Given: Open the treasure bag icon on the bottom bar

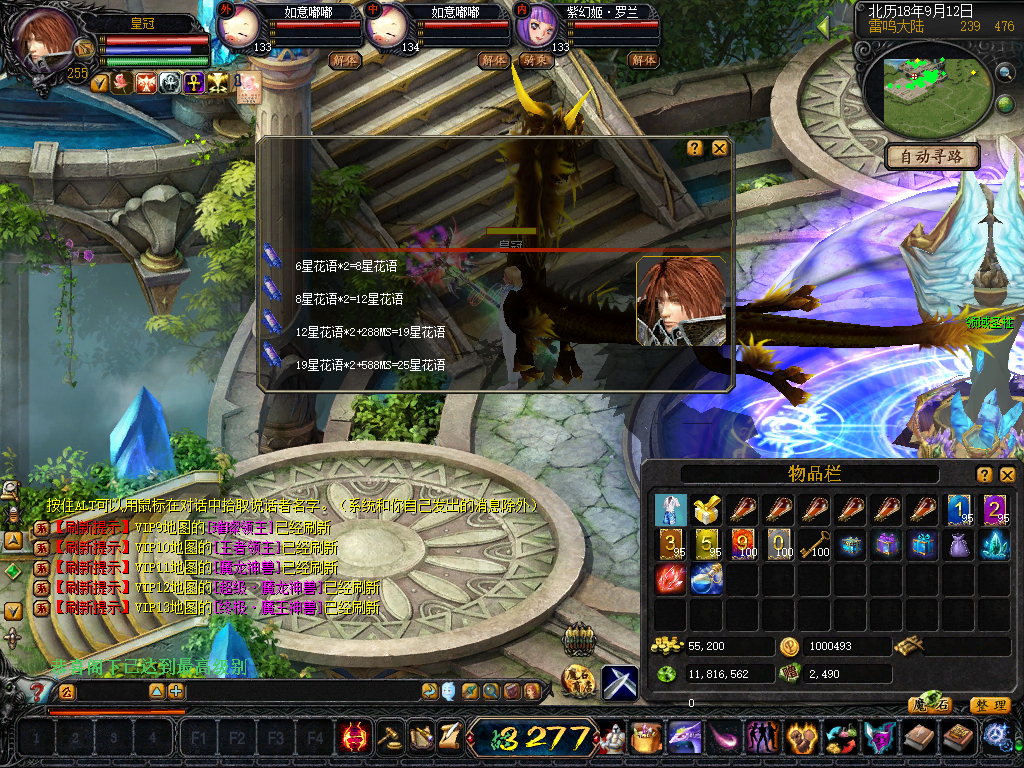Looking at the screenshot, I should click(x=645, y=739).
